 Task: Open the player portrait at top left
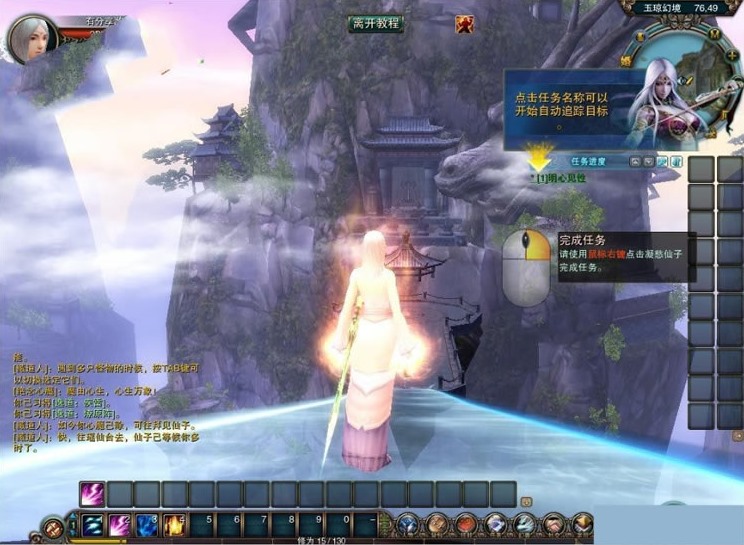[32, 39]
